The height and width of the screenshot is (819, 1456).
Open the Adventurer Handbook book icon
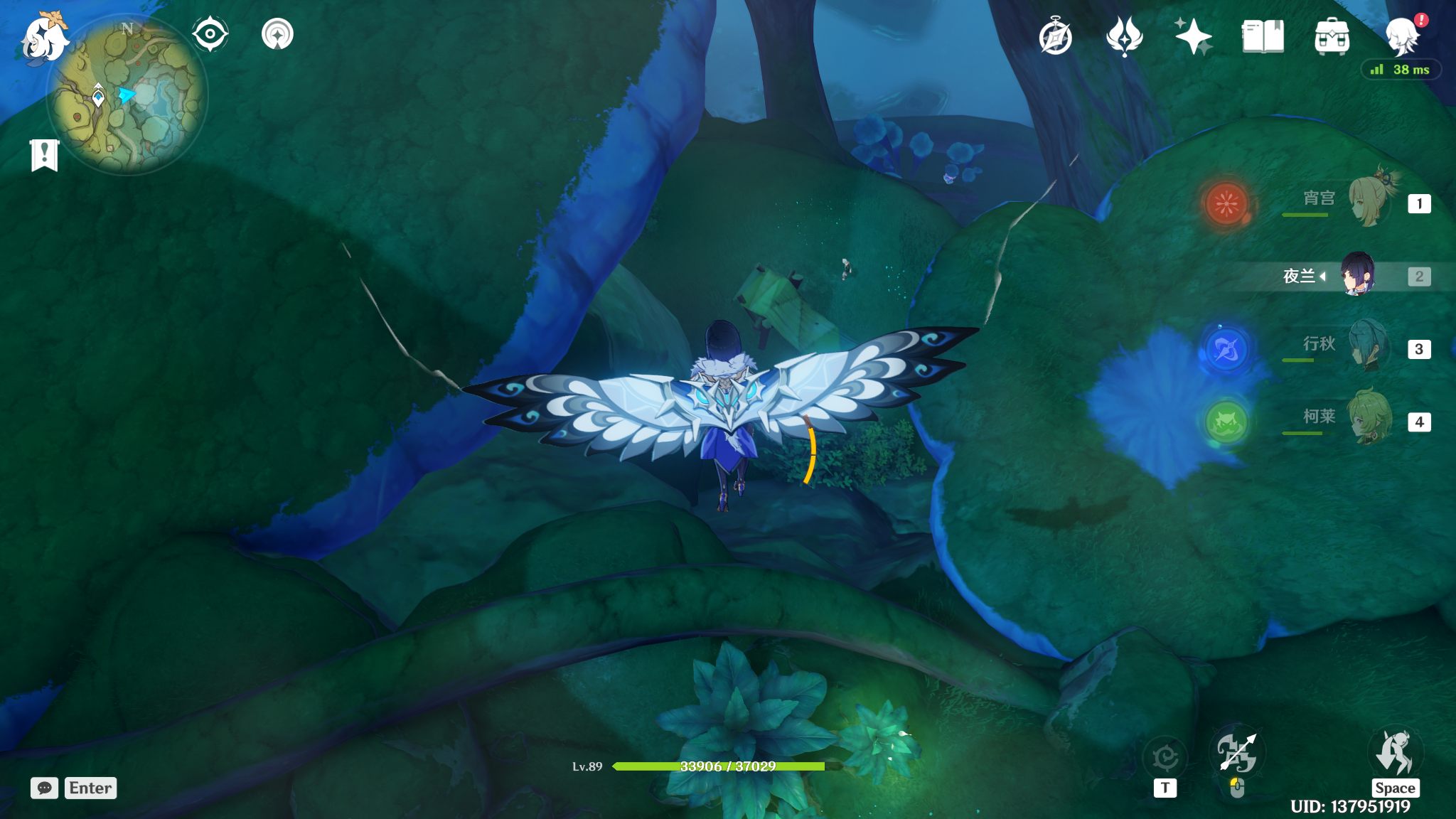[1263, 37]
